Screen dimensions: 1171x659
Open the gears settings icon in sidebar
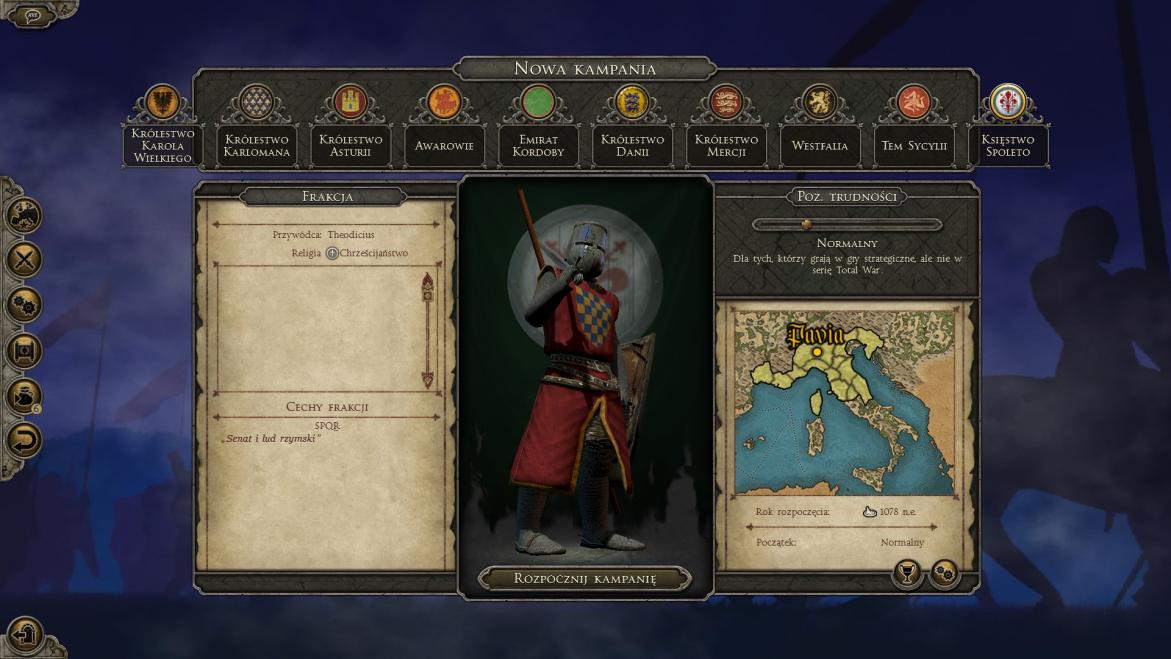pos(24,305)
